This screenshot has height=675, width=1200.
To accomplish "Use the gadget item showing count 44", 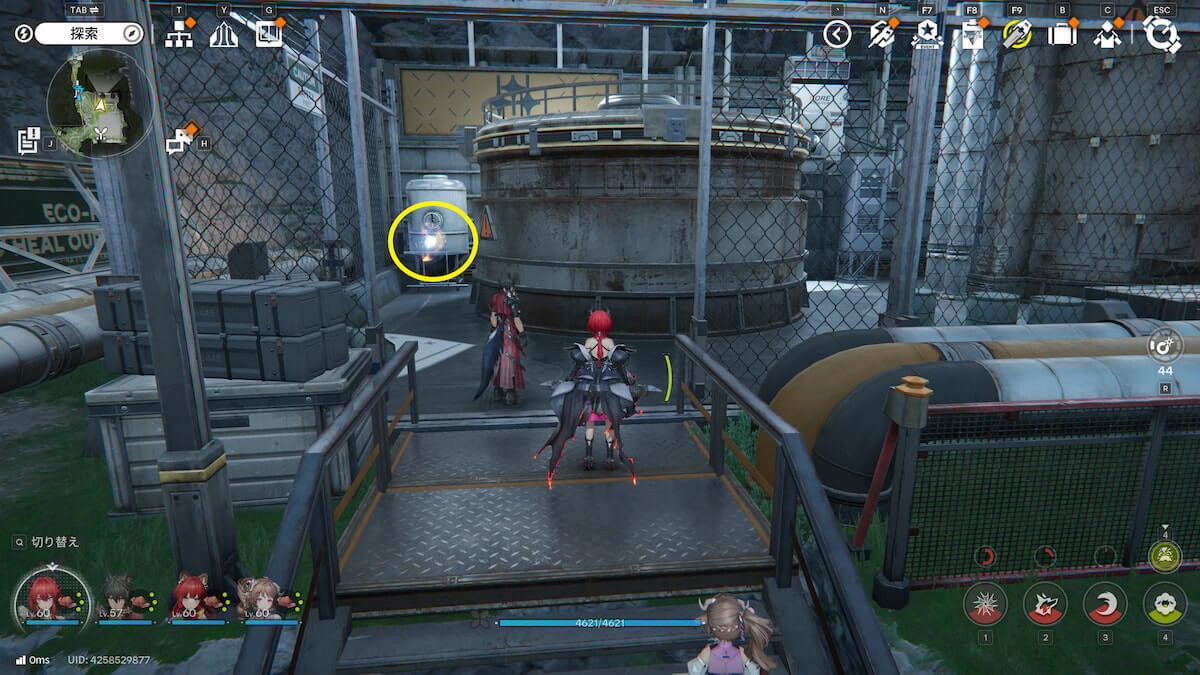I will point(1165,347).
